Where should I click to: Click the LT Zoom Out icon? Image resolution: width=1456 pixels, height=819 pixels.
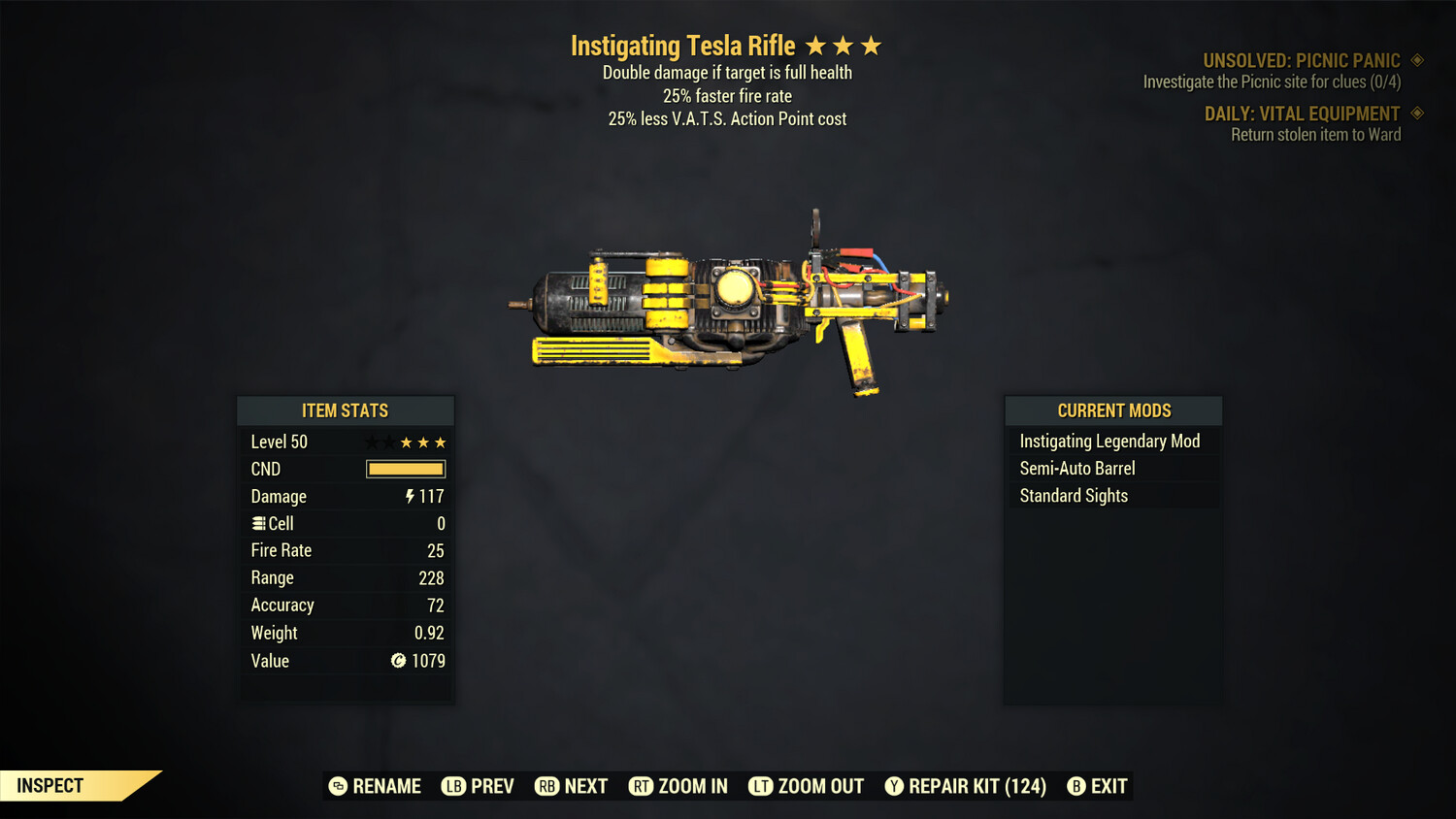tap(761, 786)
